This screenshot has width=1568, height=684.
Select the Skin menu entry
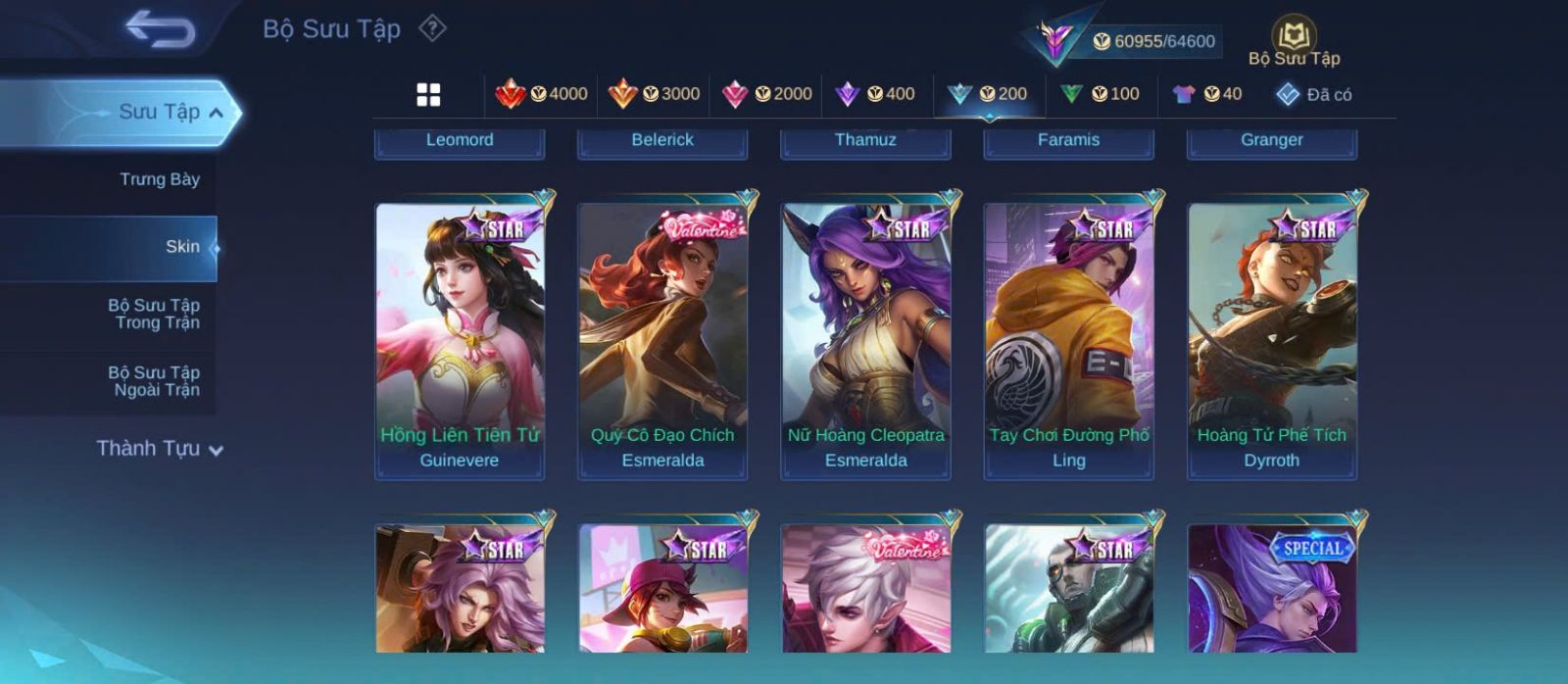tap(182, 247)
